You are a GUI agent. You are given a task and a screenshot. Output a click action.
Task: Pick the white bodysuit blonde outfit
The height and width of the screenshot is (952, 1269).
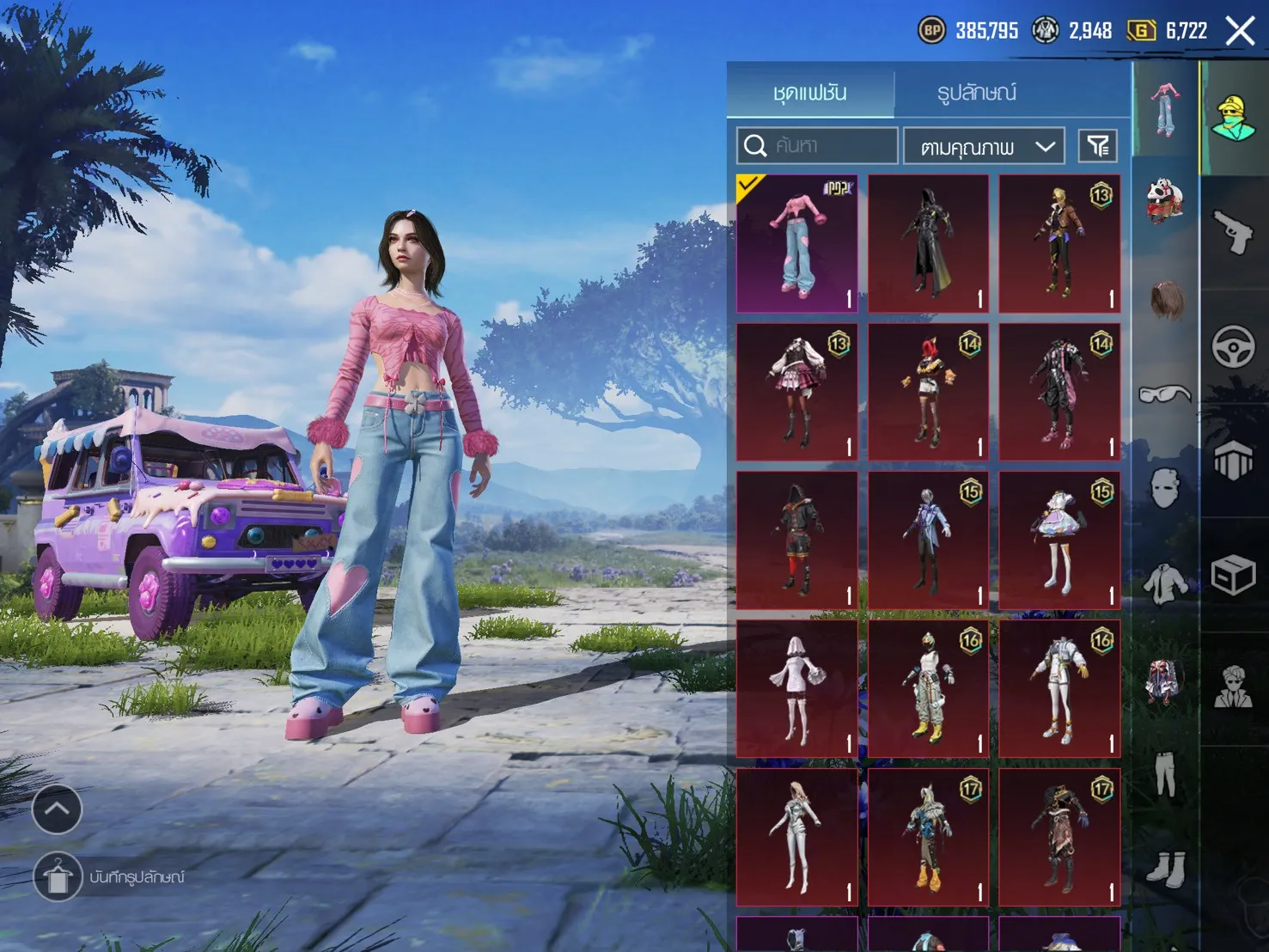[797, 837]
